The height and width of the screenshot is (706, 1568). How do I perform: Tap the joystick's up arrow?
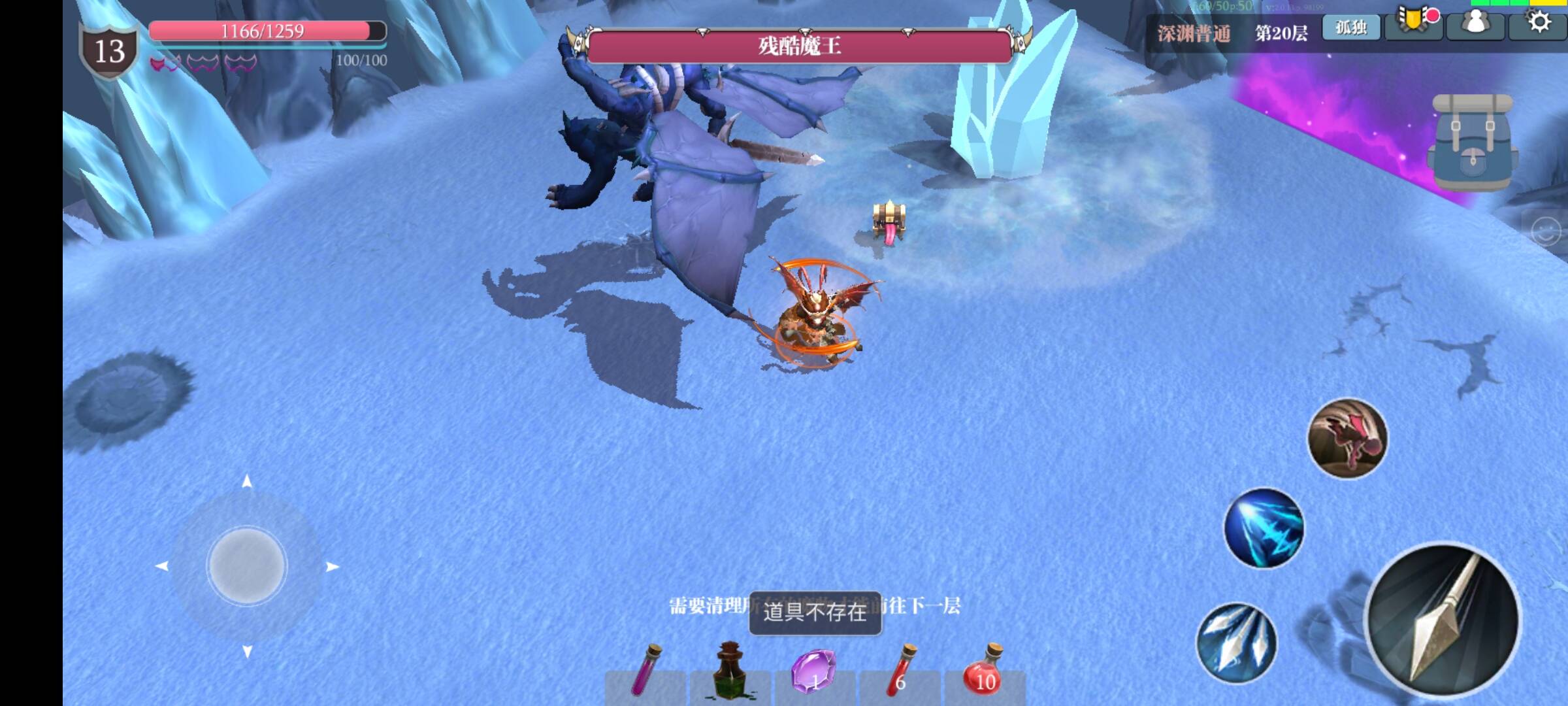tap(247, 482)
